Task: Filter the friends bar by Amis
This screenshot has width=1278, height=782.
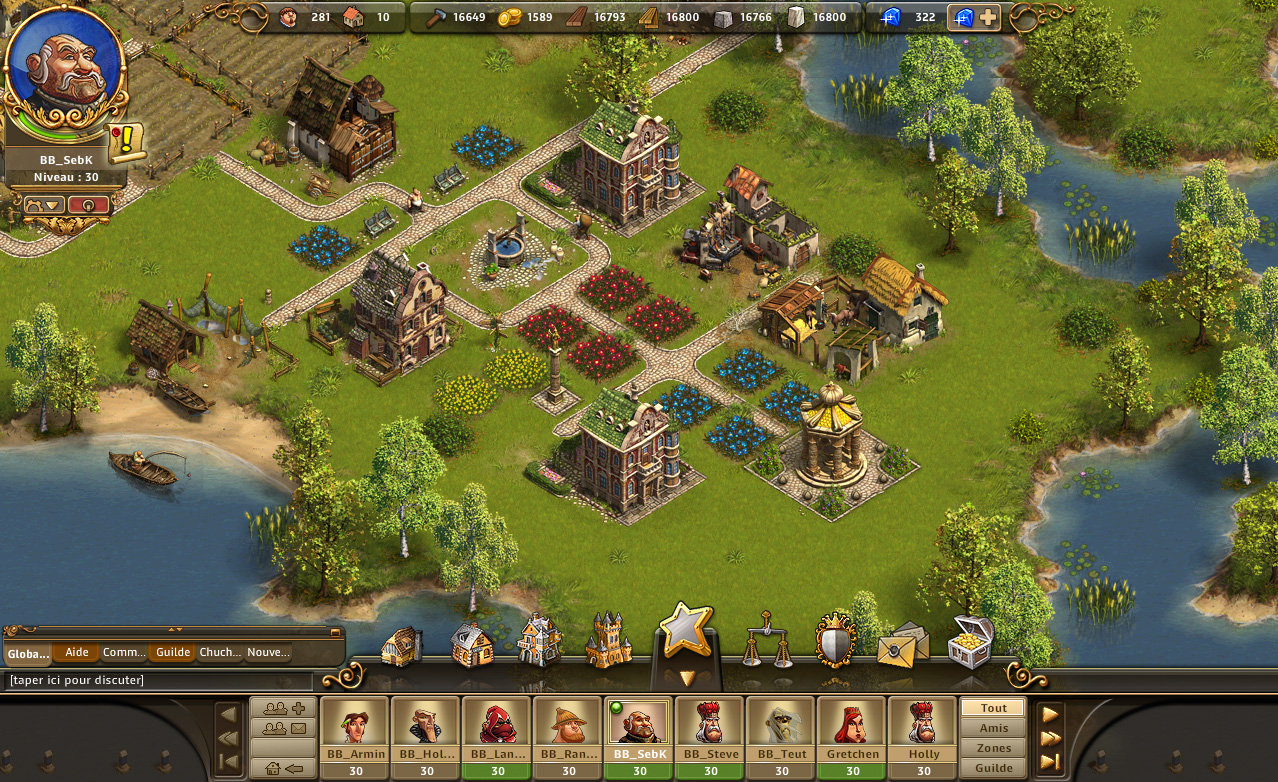Action: coord(994,728)
